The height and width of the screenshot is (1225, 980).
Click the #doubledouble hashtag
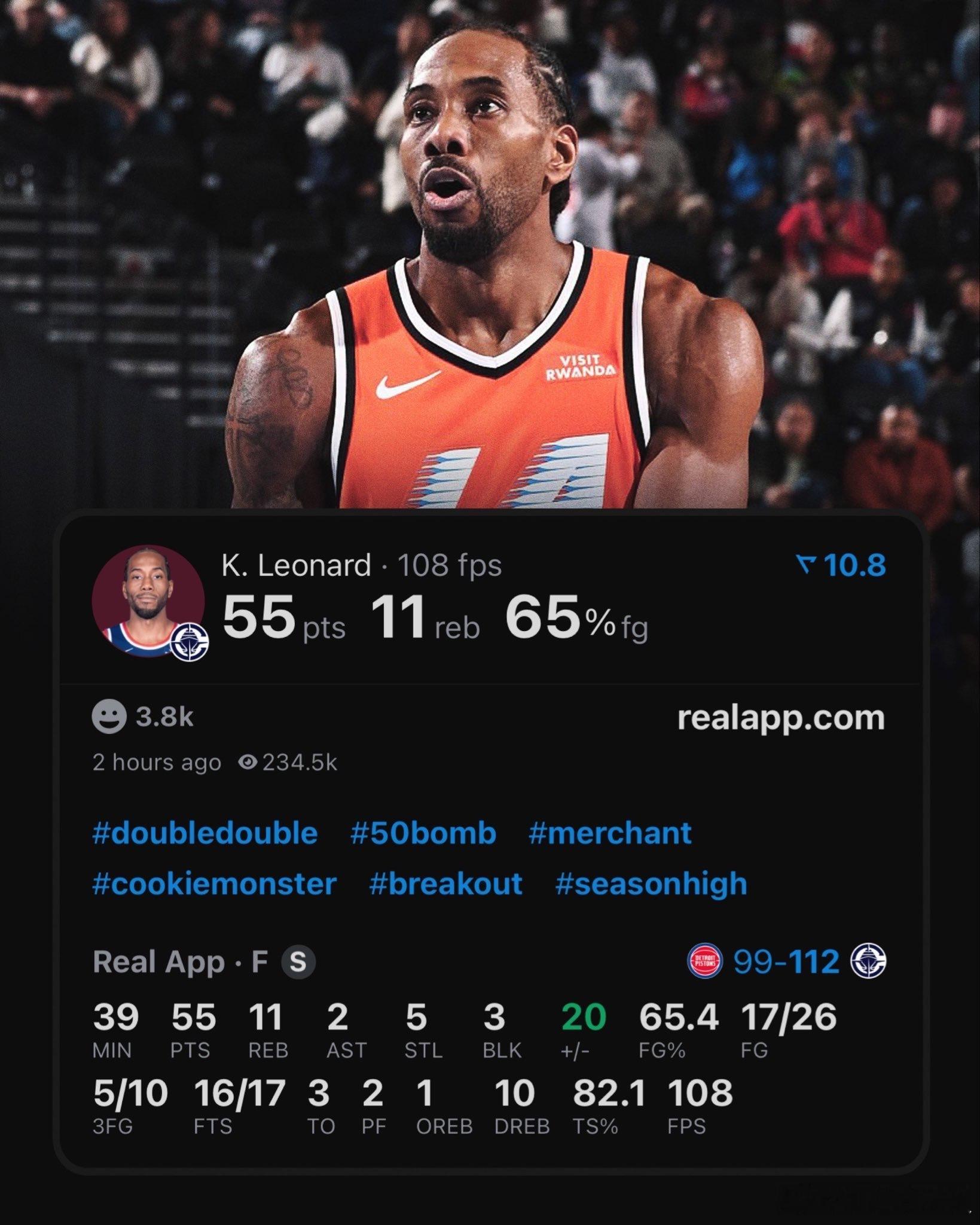[x=204, y=832]
